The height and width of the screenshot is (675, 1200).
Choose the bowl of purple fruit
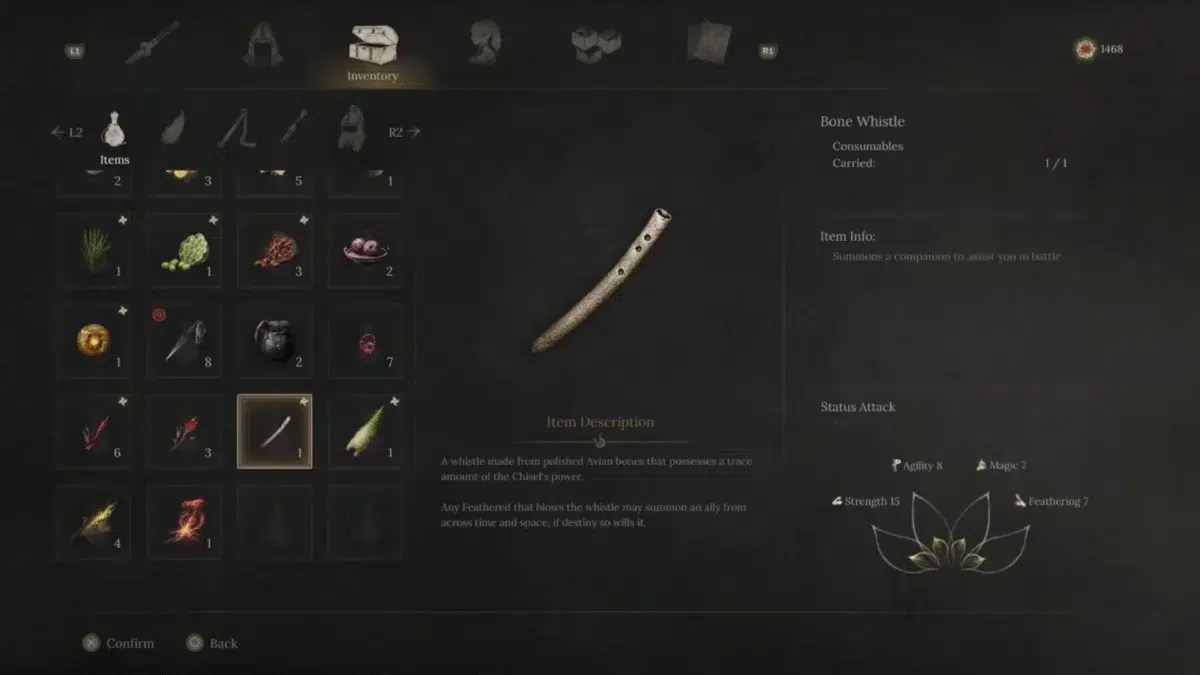(365, 250)
